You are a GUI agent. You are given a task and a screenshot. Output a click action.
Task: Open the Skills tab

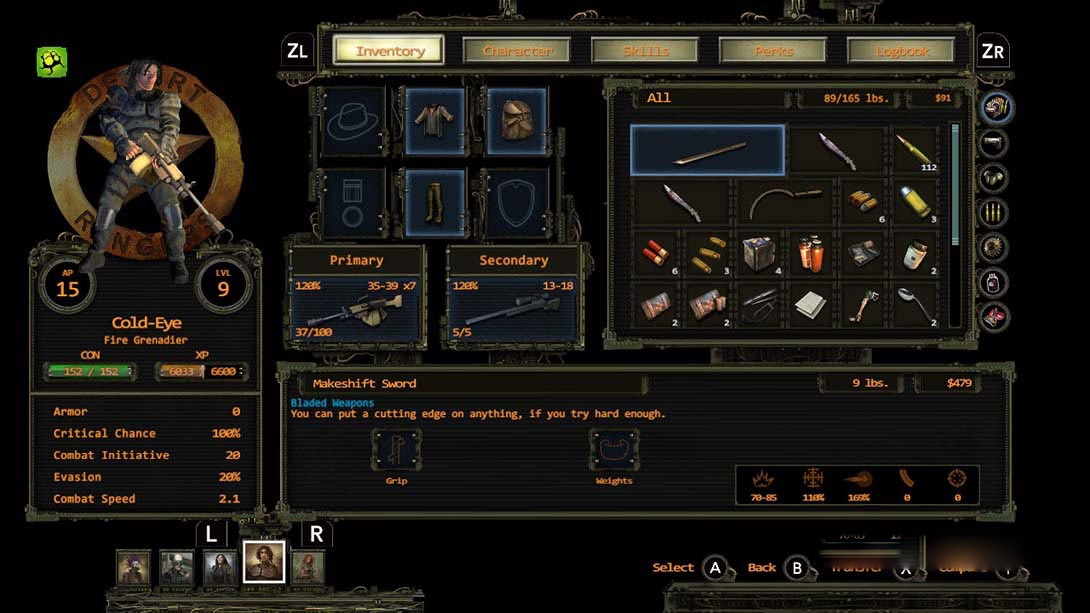point(646,50)
